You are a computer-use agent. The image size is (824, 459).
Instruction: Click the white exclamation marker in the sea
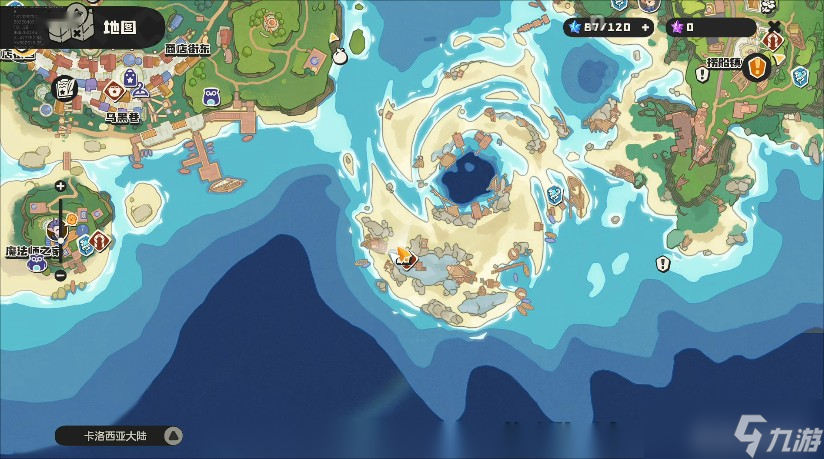662,263
